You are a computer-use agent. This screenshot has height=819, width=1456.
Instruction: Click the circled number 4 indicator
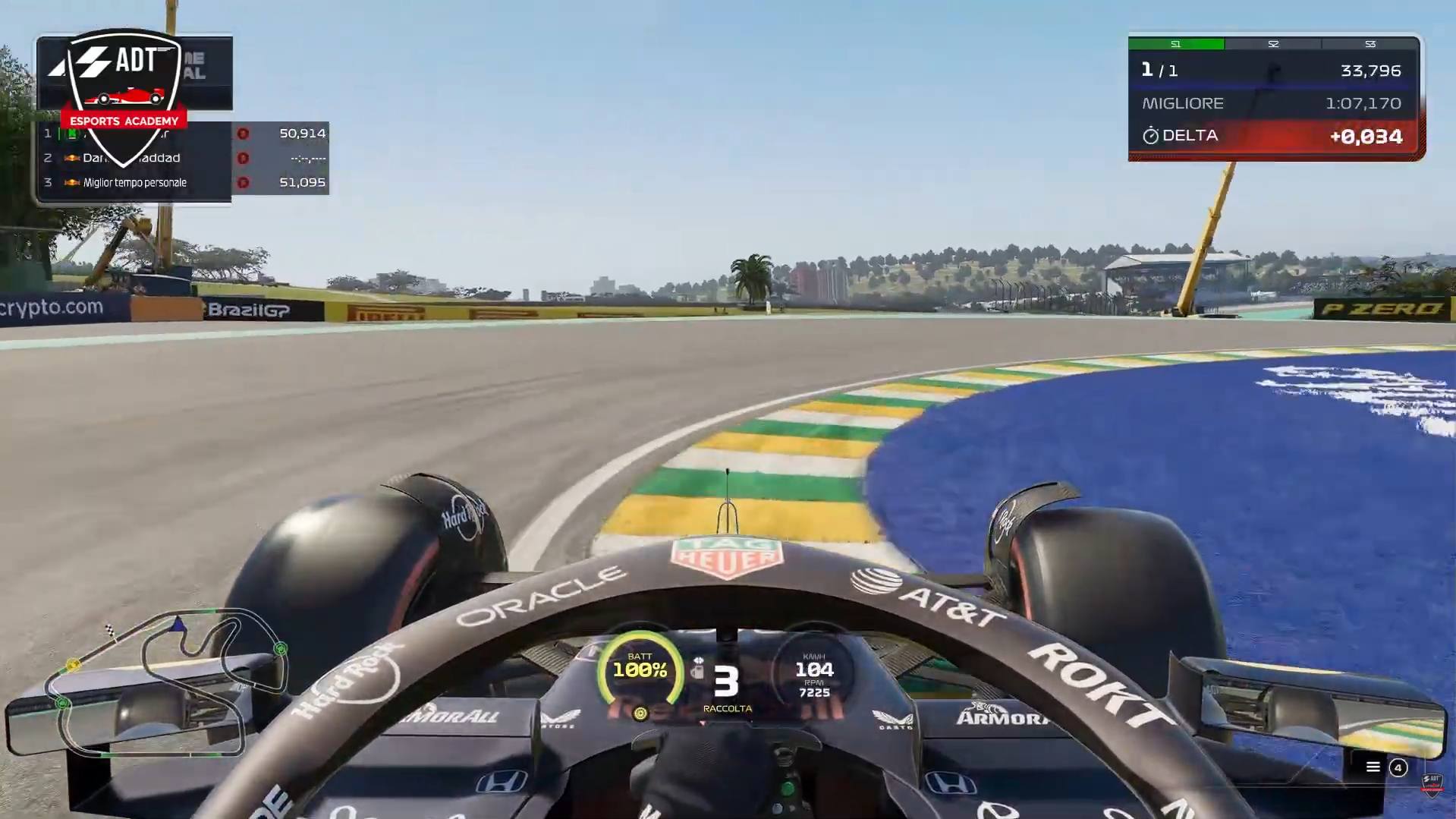1400,767
